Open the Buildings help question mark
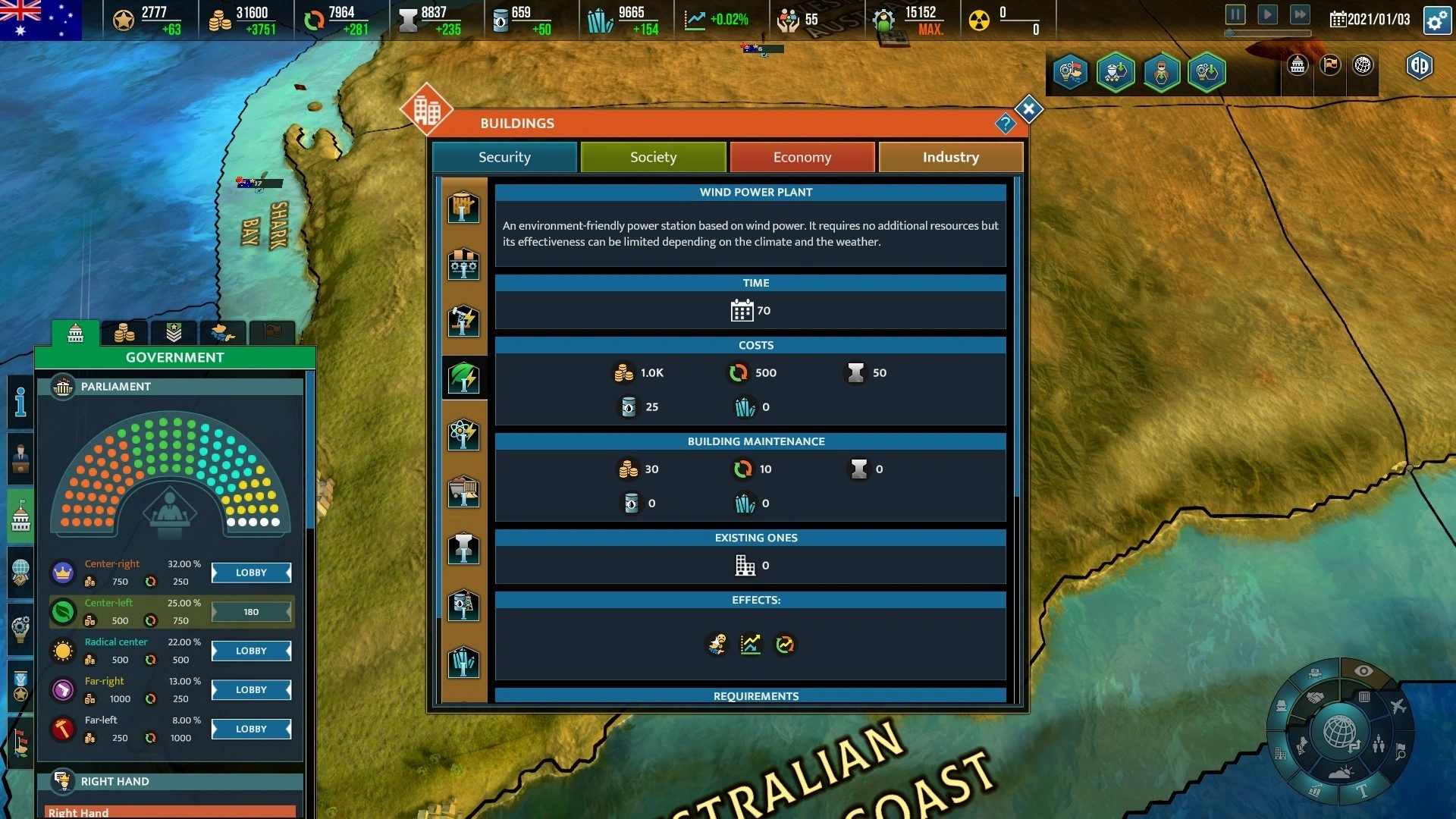This screenshot has height=819, width=1456. point(1005,124)
